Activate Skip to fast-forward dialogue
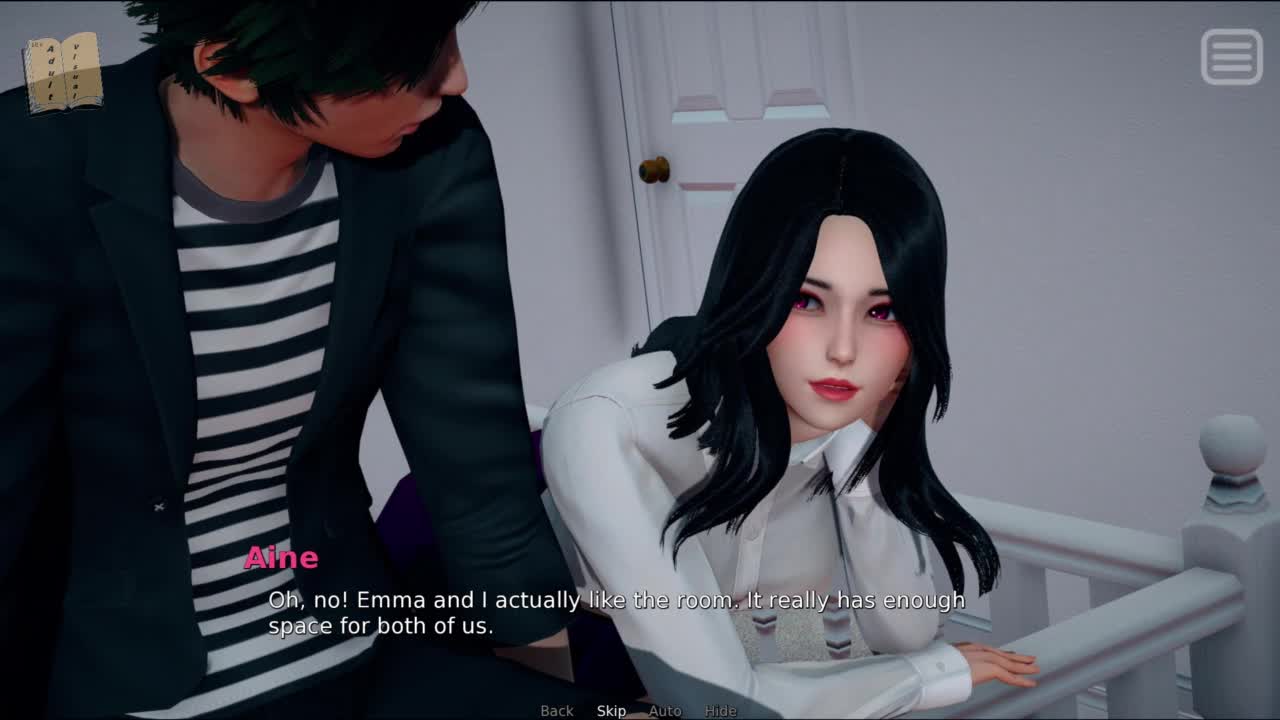 [x=611, y=711]
